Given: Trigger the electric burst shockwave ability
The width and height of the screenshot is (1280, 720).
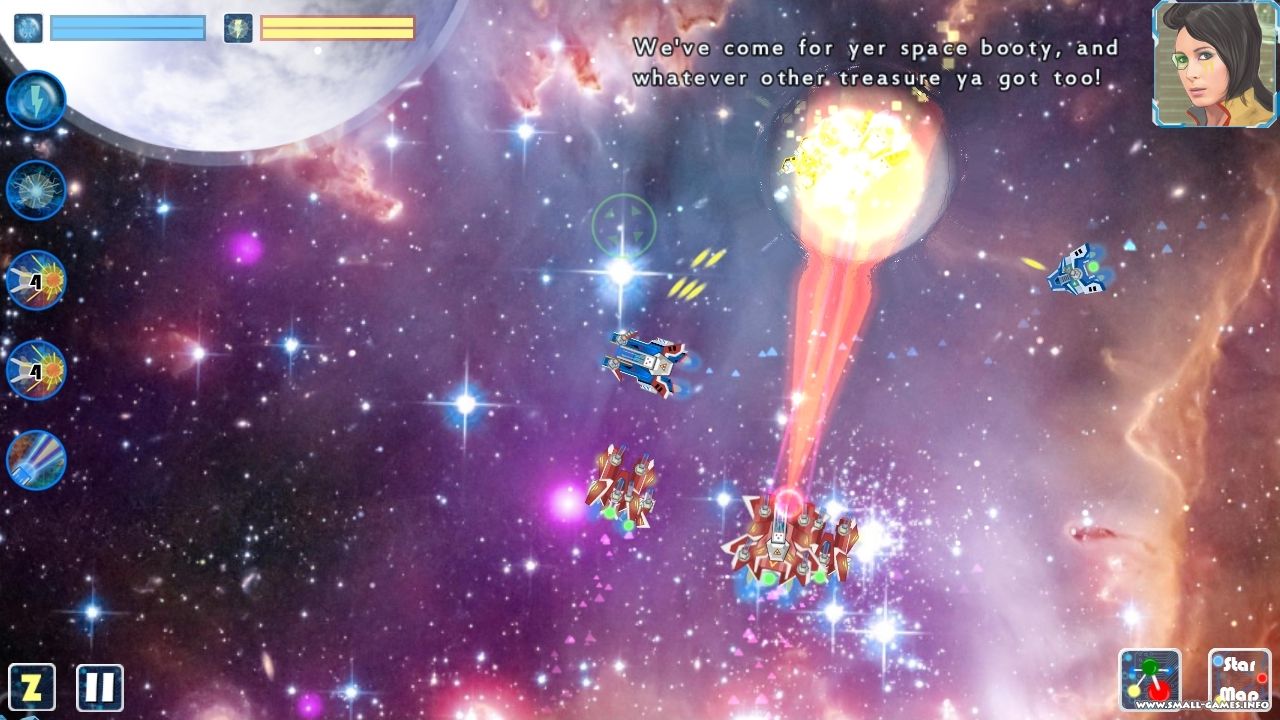Looking at the screenshot, I should 36,190.
